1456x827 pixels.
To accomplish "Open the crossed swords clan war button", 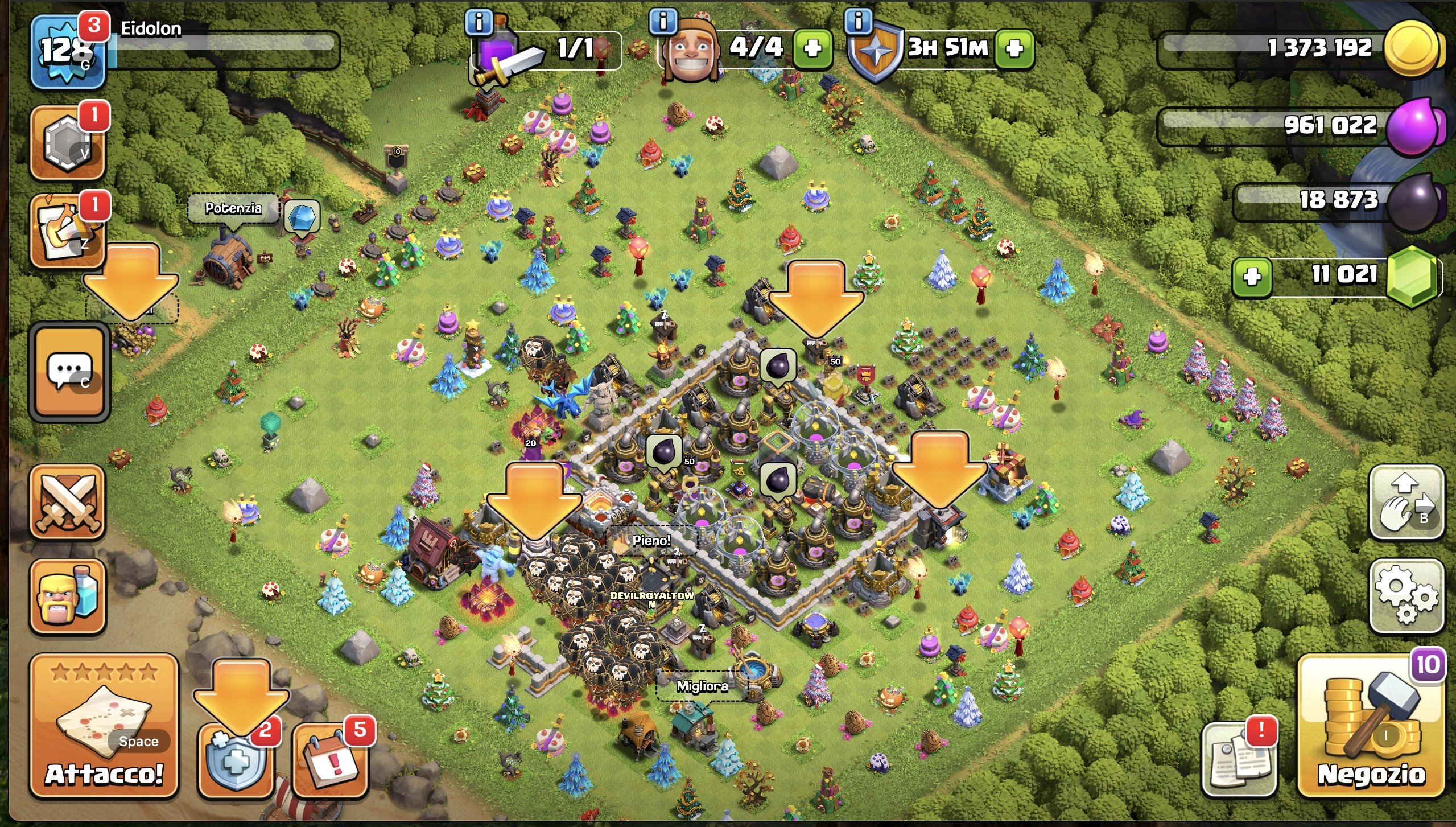I will coord(68,502).
